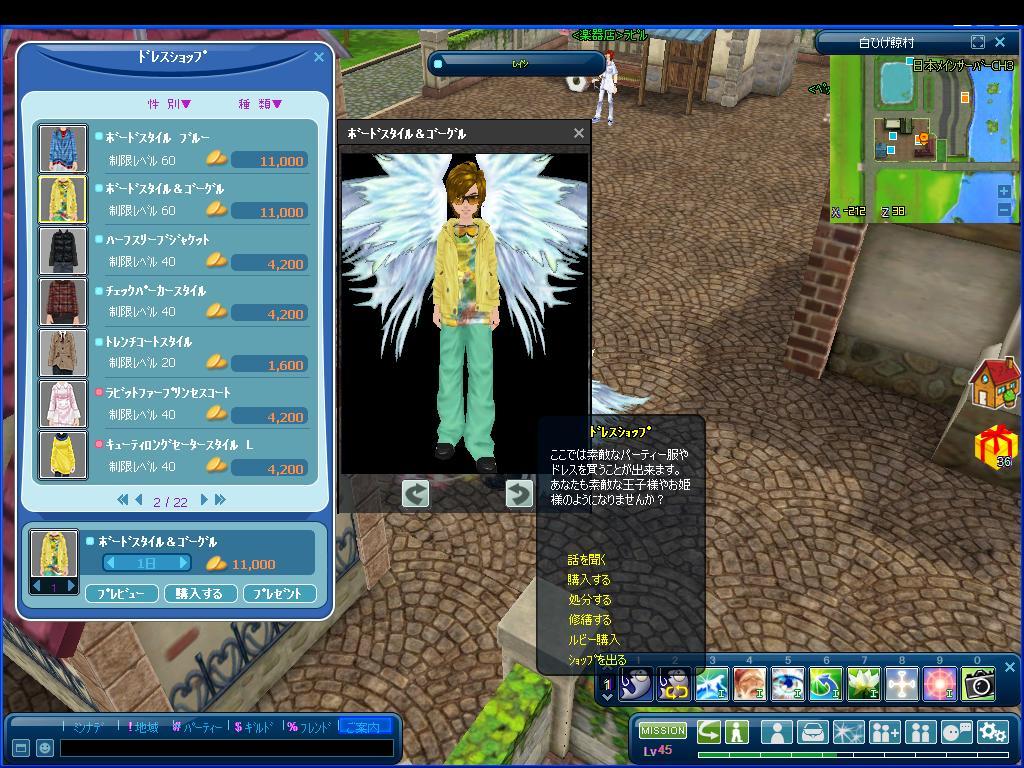
Task: Zoom in the minimap with plus button
Action: 1004,191
